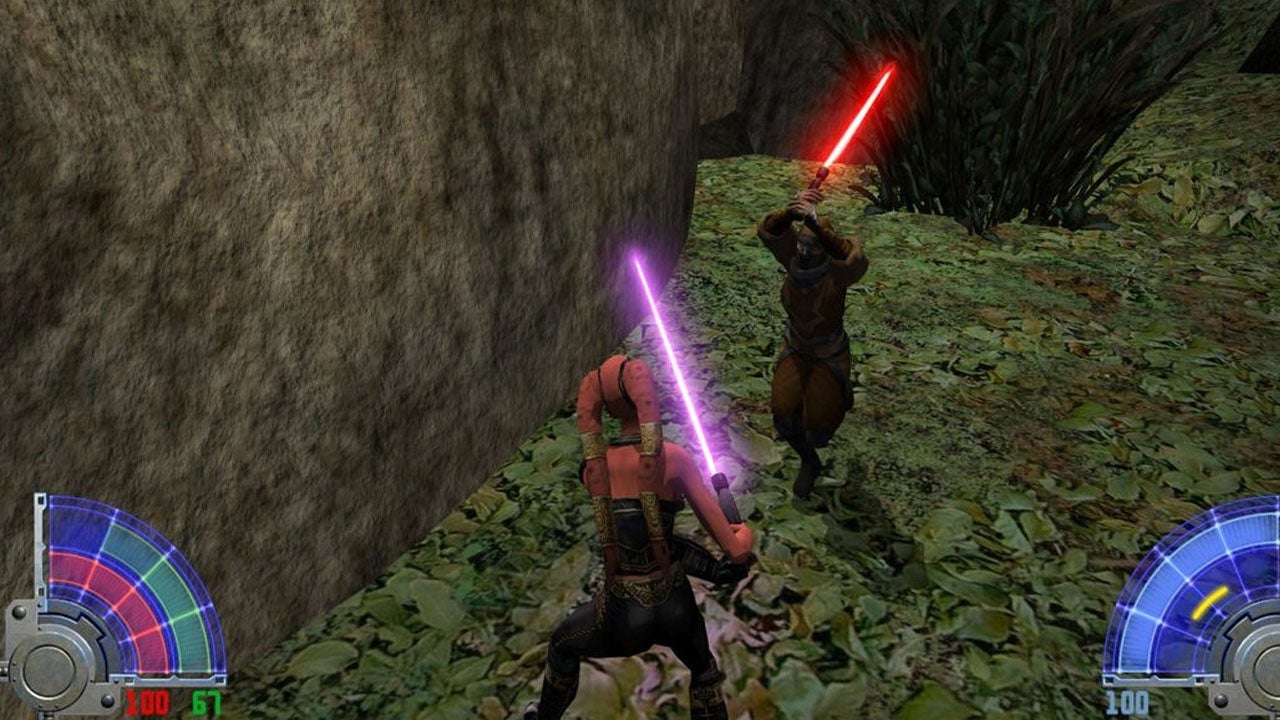Click the yellow ammo indicator segment
Image resolution: width=1280 pixels, height=720 pixels.
(x=1210, y=600)
